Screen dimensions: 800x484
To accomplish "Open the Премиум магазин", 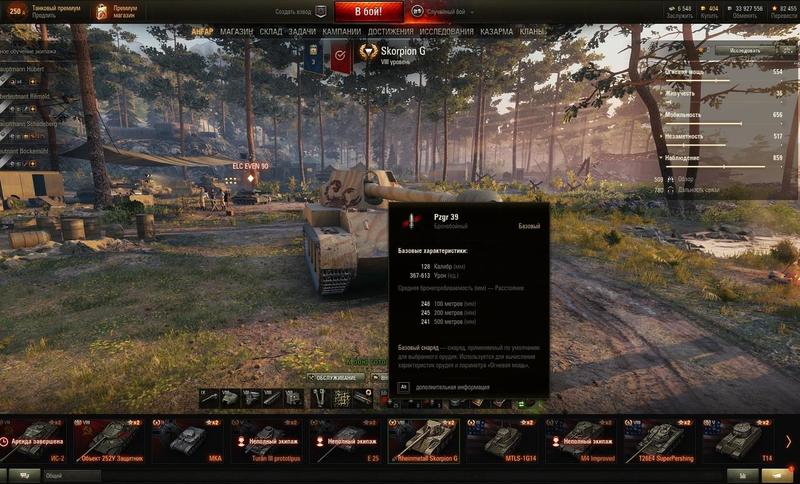I will [x=118, y=11].
